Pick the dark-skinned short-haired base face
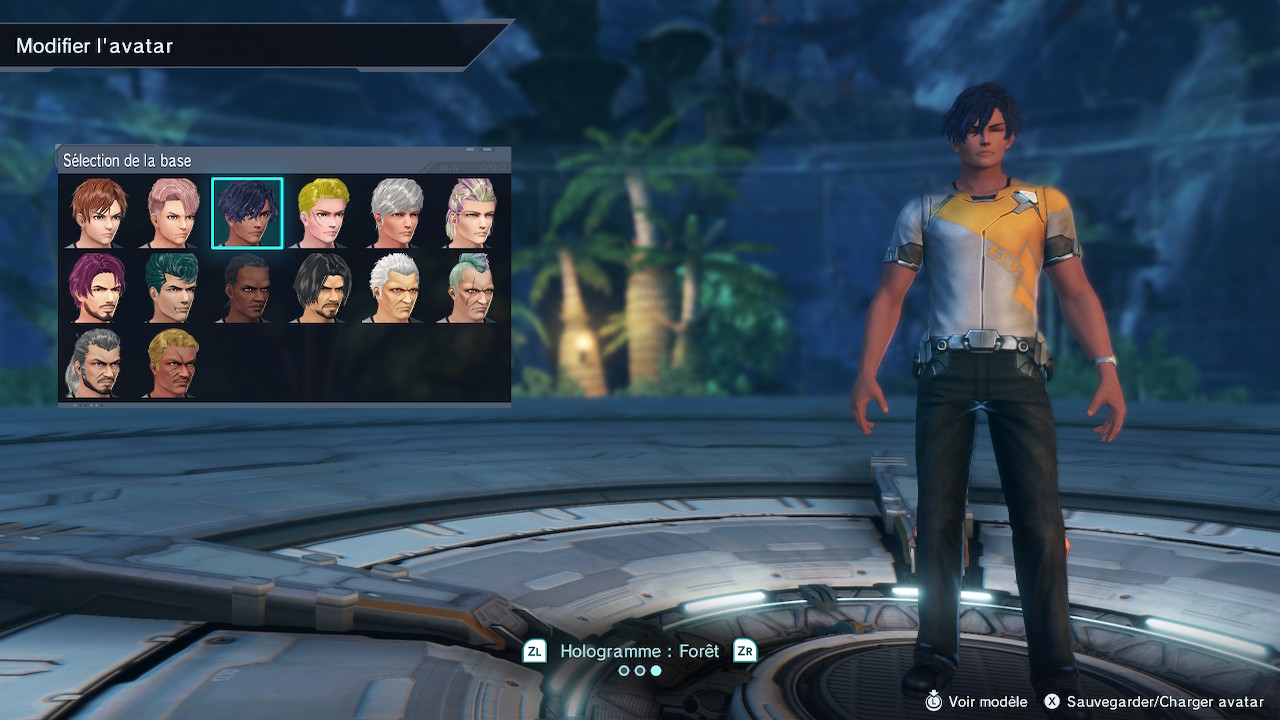 pyautogui.click(x=247, y=288)
